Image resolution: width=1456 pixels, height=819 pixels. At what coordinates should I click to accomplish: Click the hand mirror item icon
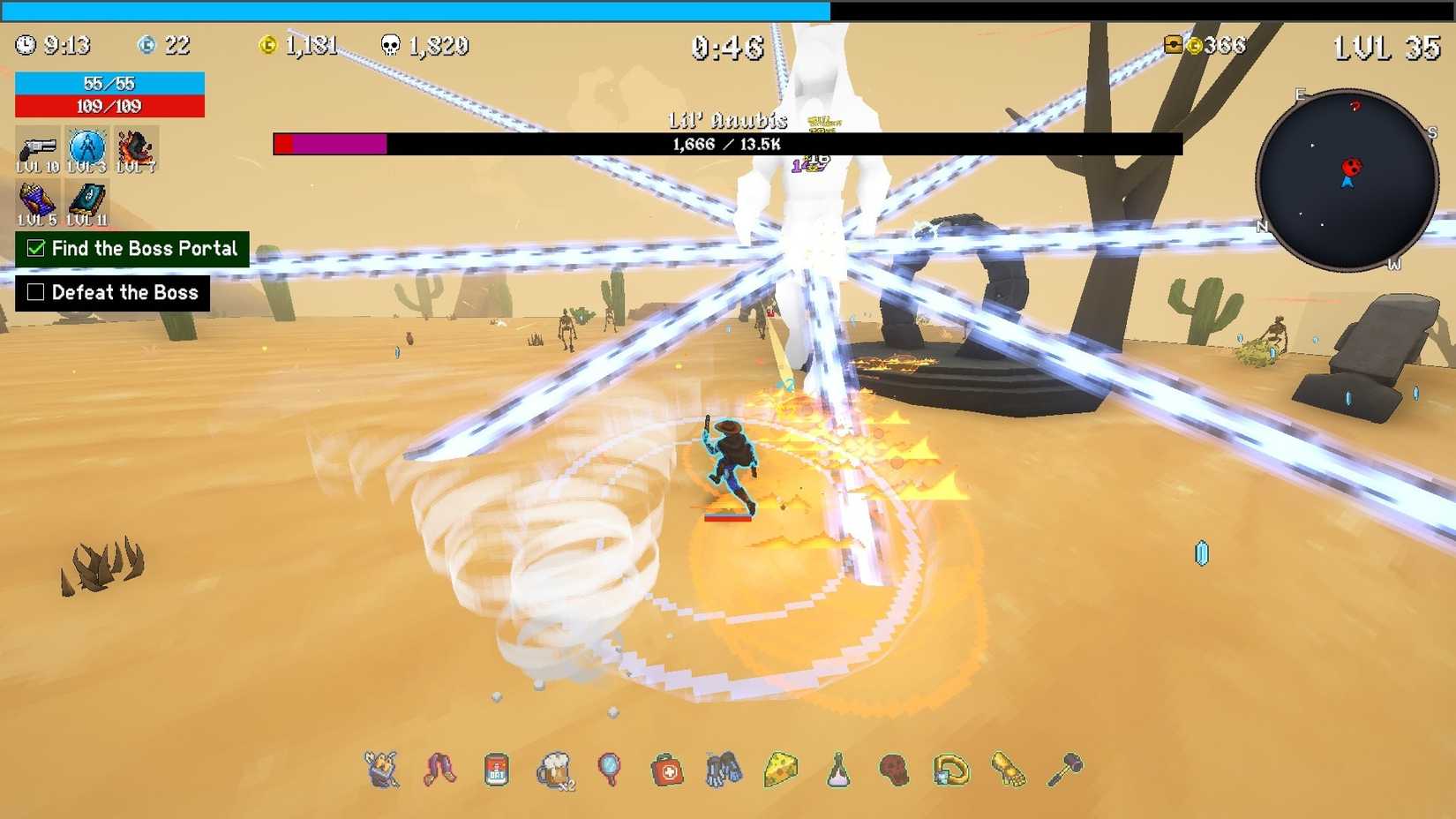(x=611, y=768)
